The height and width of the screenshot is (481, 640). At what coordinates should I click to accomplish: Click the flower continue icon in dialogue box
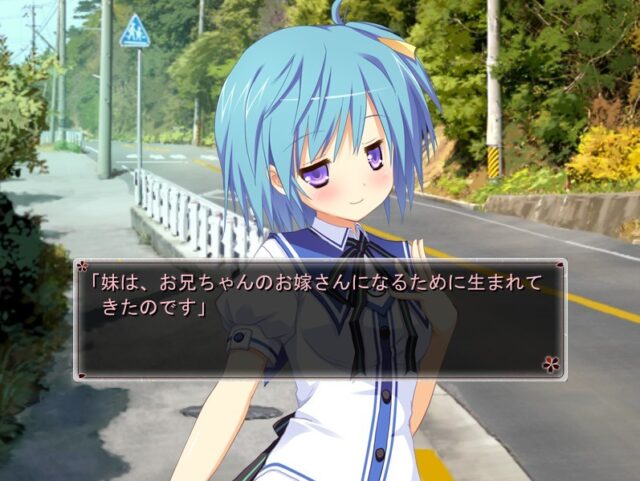pos(551,364)
